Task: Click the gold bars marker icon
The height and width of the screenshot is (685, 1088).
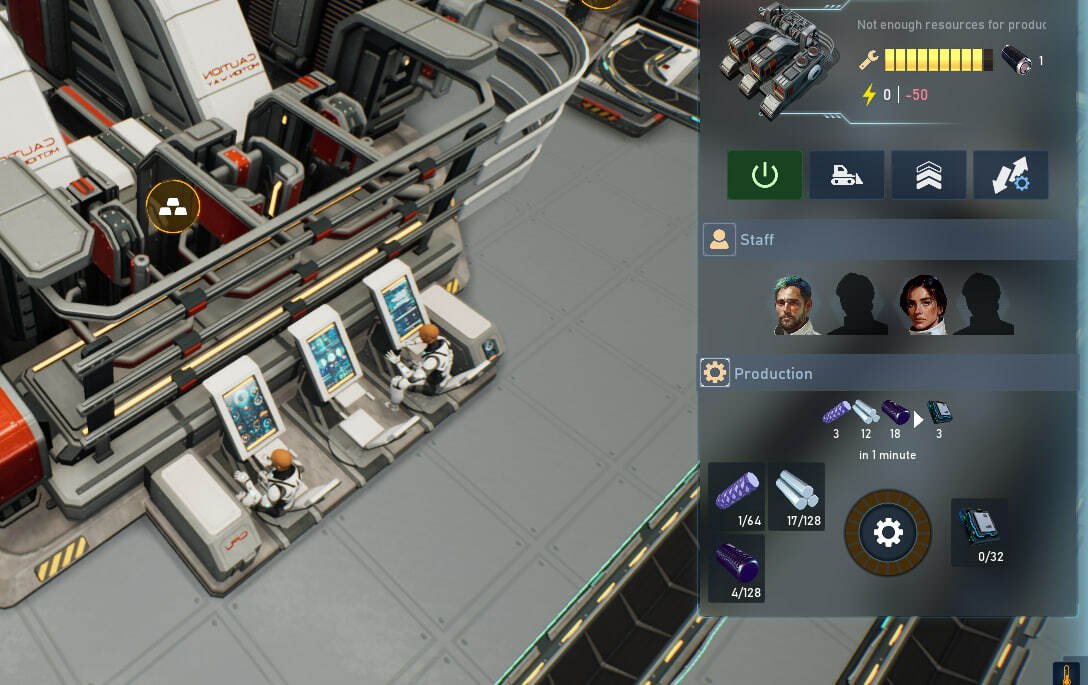Action: pos(173,207)
